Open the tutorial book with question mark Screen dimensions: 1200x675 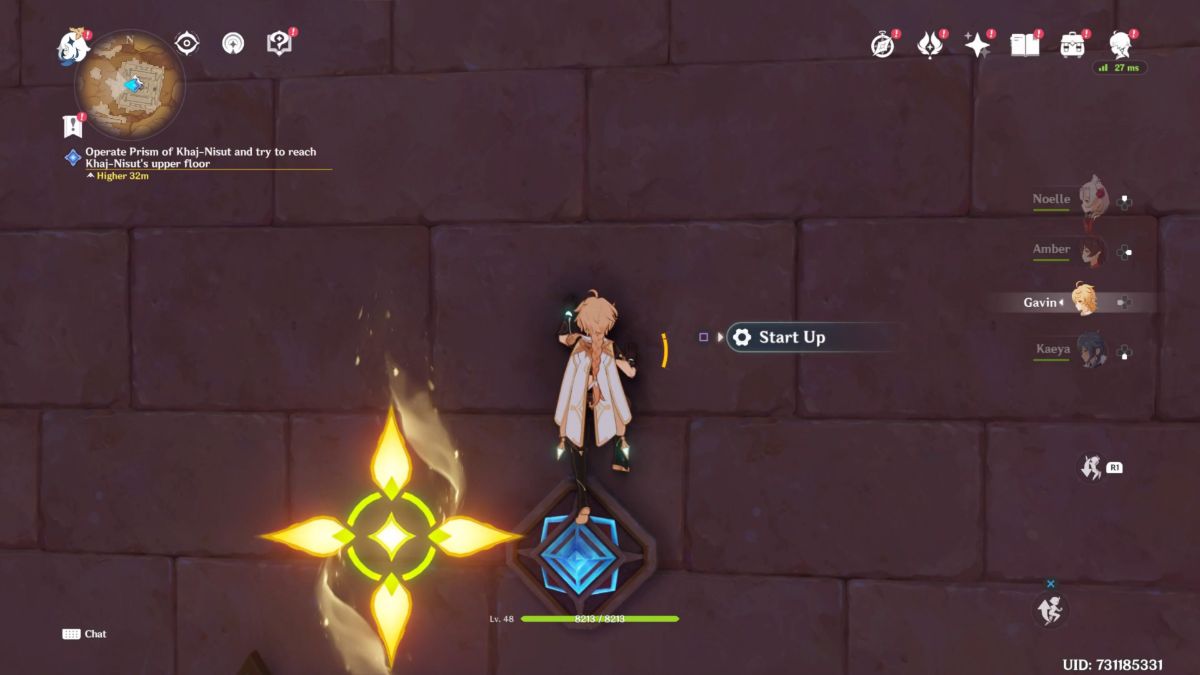pos(279,43)
